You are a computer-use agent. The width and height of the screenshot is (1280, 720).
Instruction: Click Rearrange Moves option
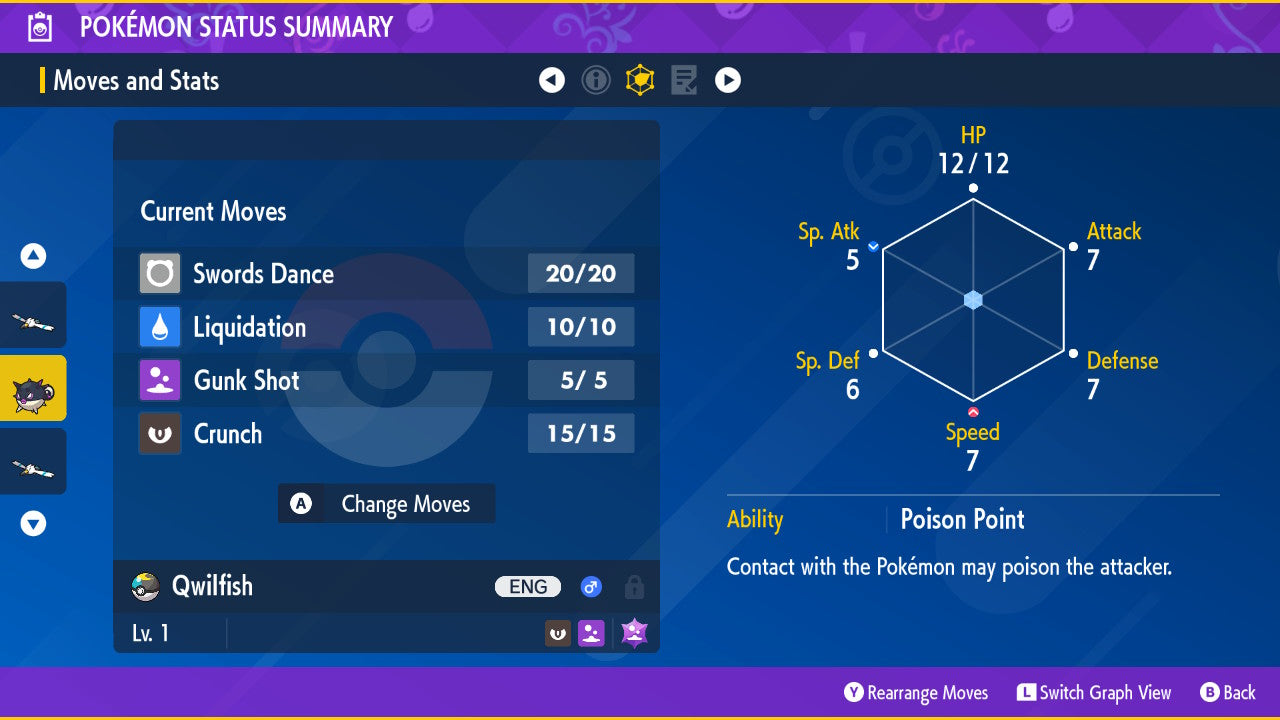click(916, 693)
